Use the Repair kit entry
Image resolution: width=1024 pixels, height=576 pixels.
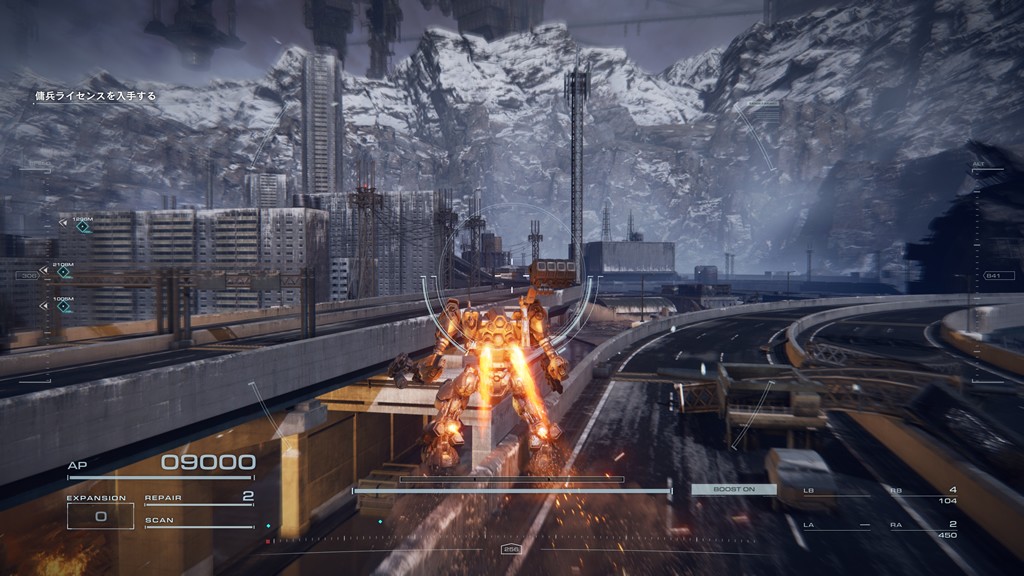tap(199, 498)
